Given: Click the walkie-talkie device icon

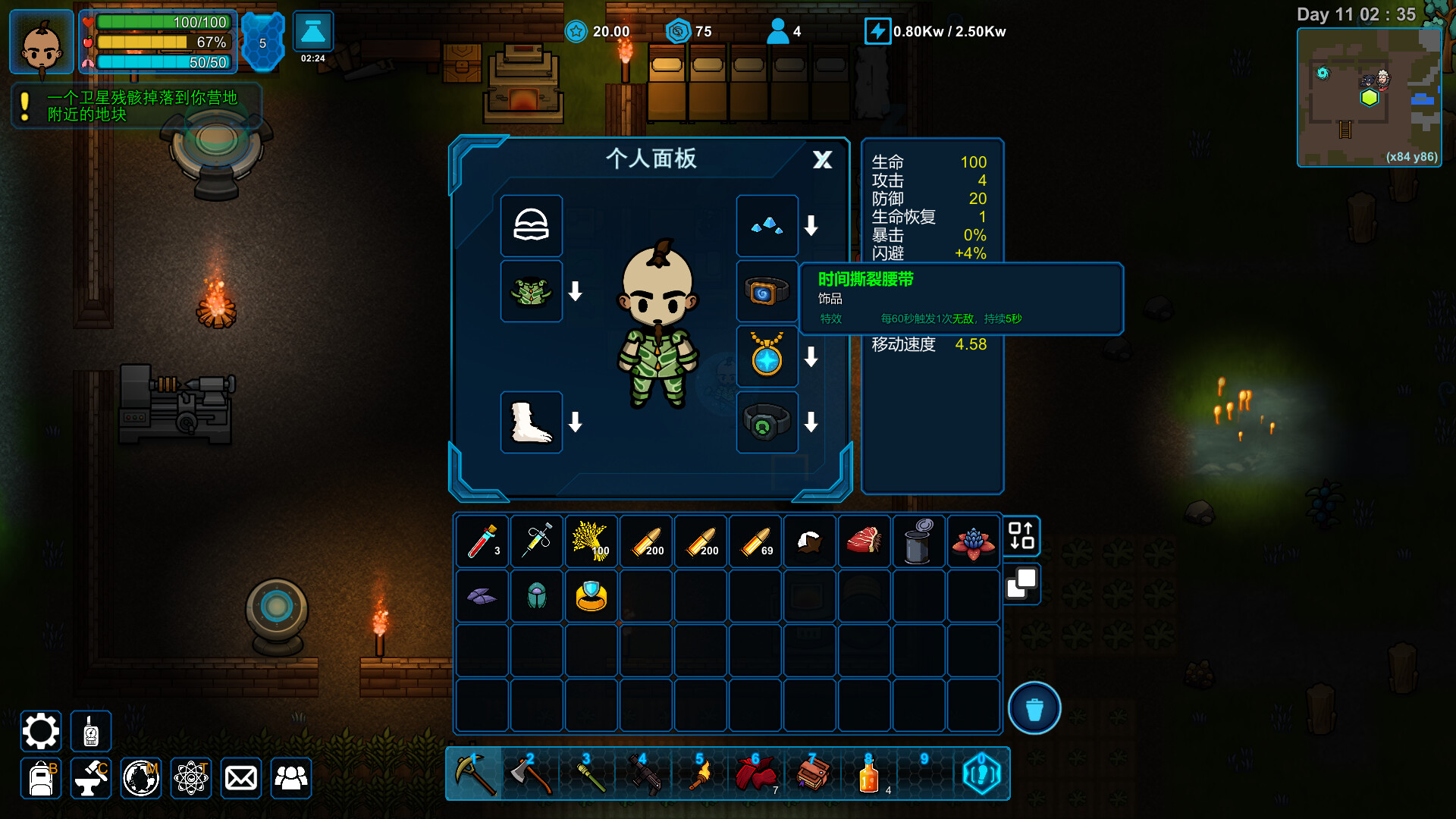Looking at the screenshot, I should click(x=89, y=730).
